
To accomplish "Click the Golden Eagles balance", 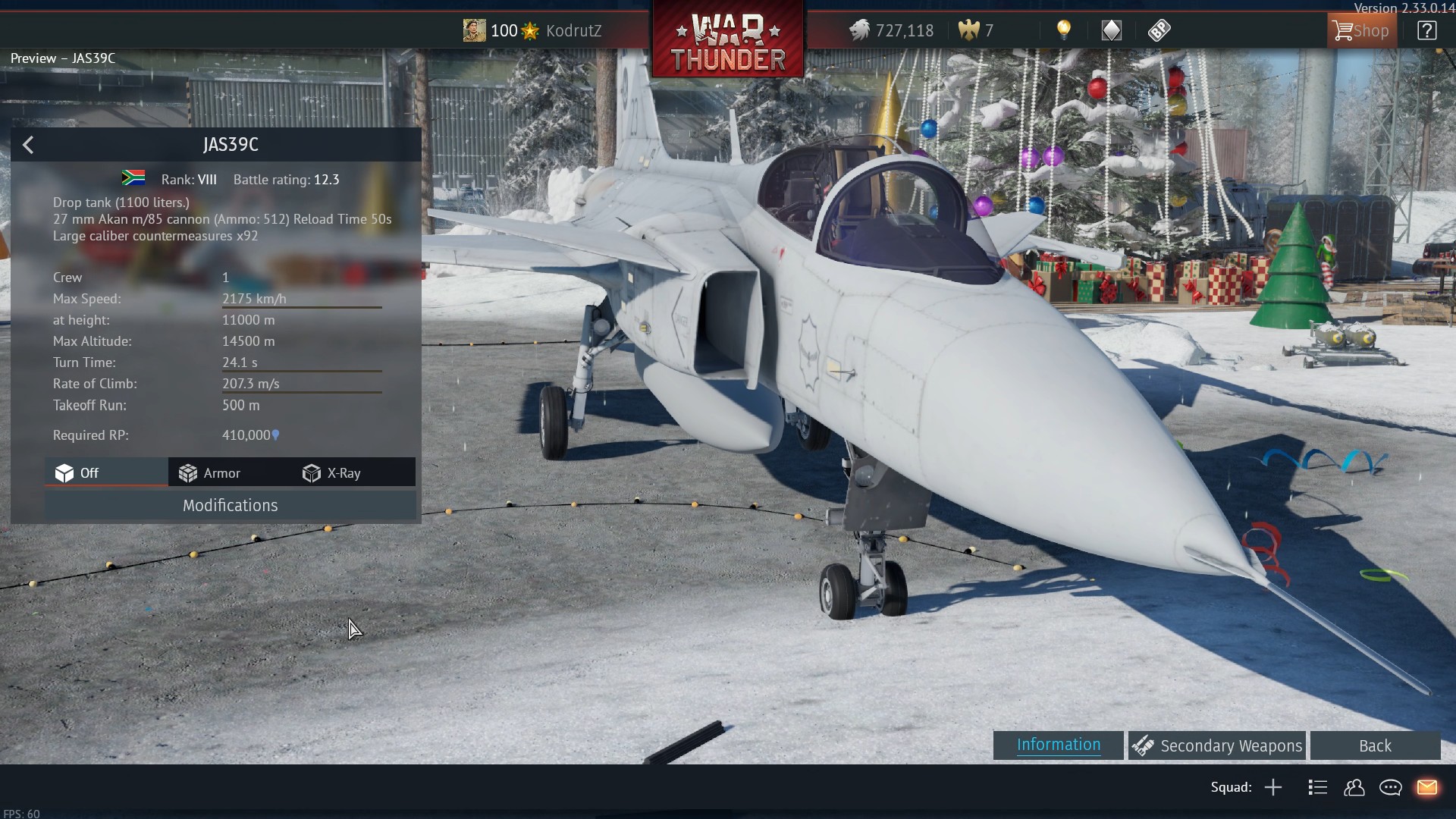I will click(976, 31).
